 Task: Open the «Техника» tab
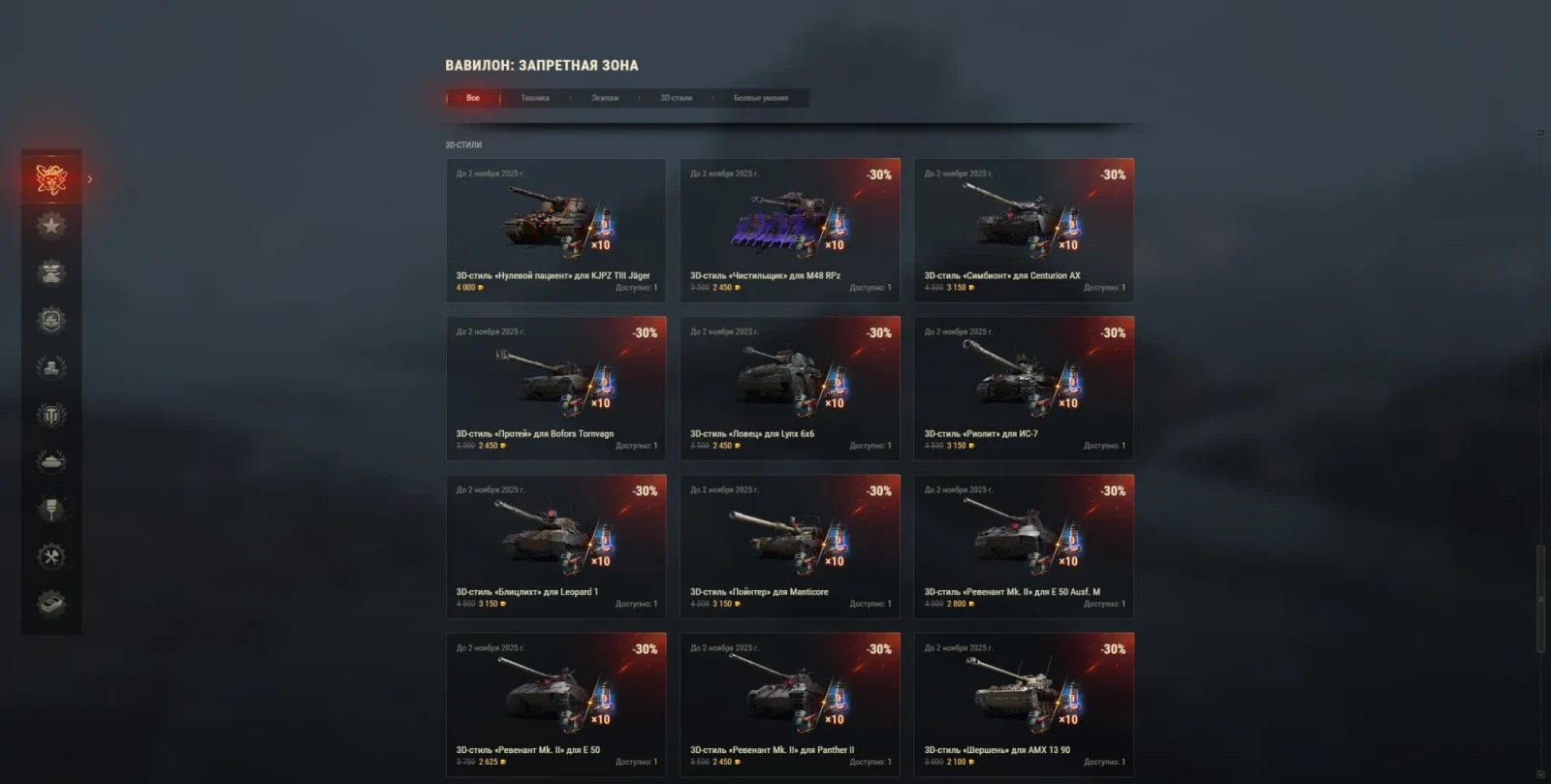pyautogui.click(x=535, y=98)
